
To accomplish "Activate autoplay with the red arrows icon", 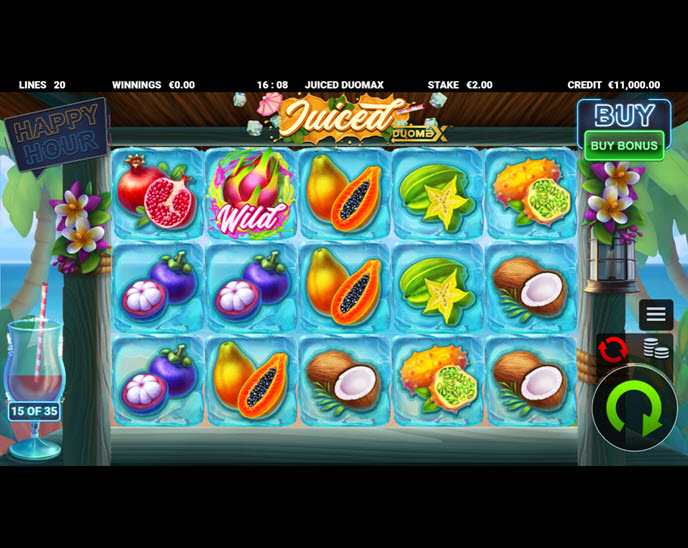I will pos(613,349).
